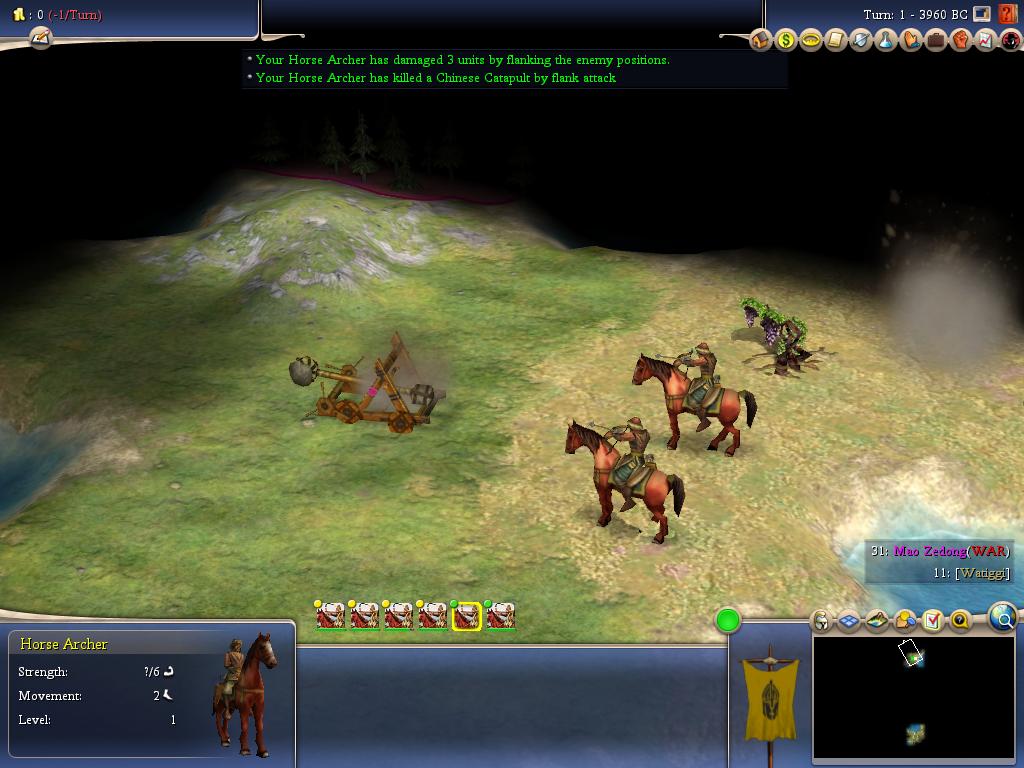
Task: Select the yellow-highlighted Horse Archer unit icon
Action: coord(466,616)
